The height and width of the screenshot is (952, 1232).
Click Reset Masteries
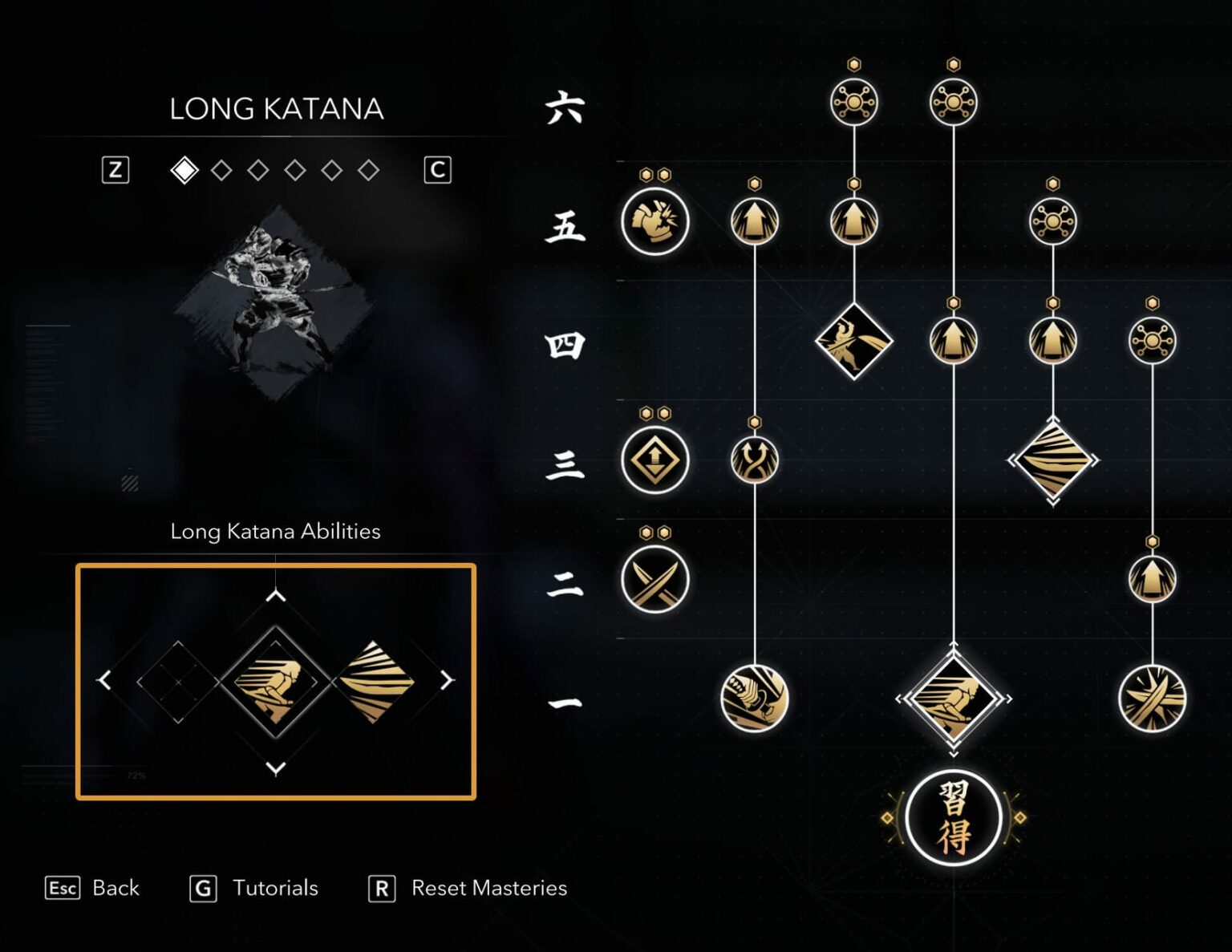click(488, 888)
